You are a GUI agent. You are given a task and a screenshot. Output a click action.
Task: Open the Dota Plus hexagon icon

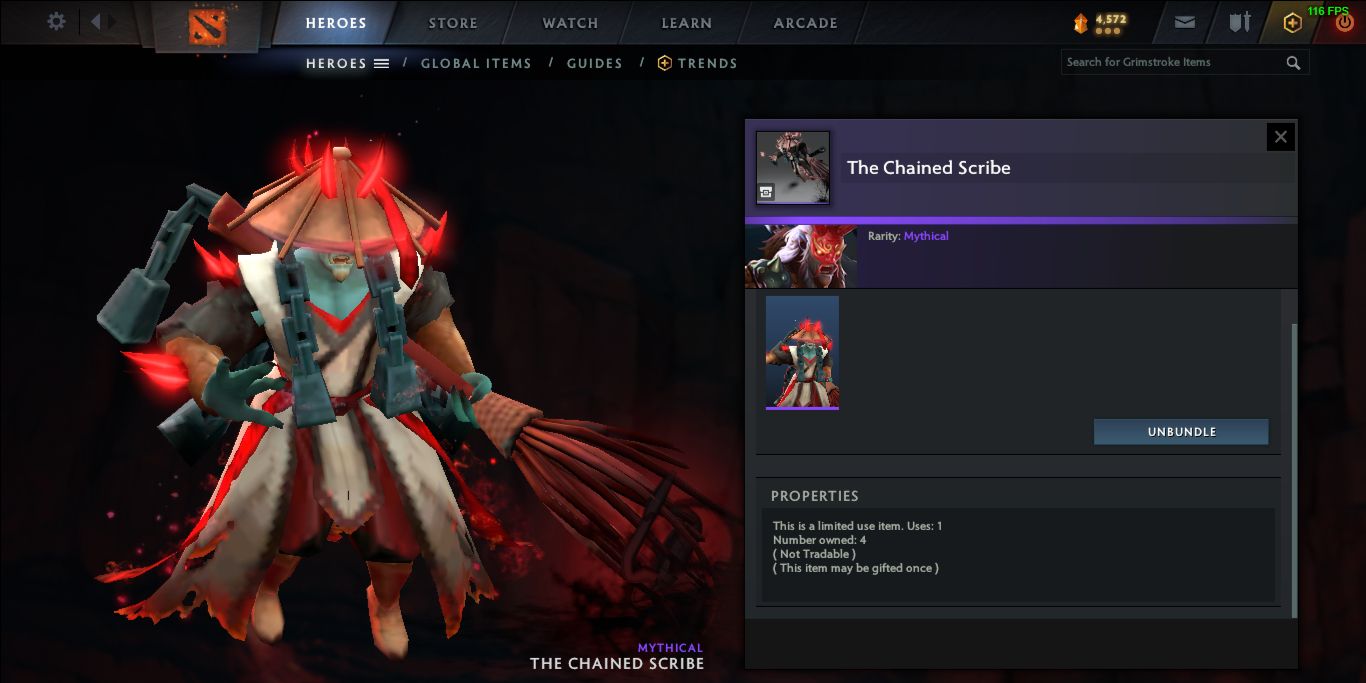point(1292,23)
